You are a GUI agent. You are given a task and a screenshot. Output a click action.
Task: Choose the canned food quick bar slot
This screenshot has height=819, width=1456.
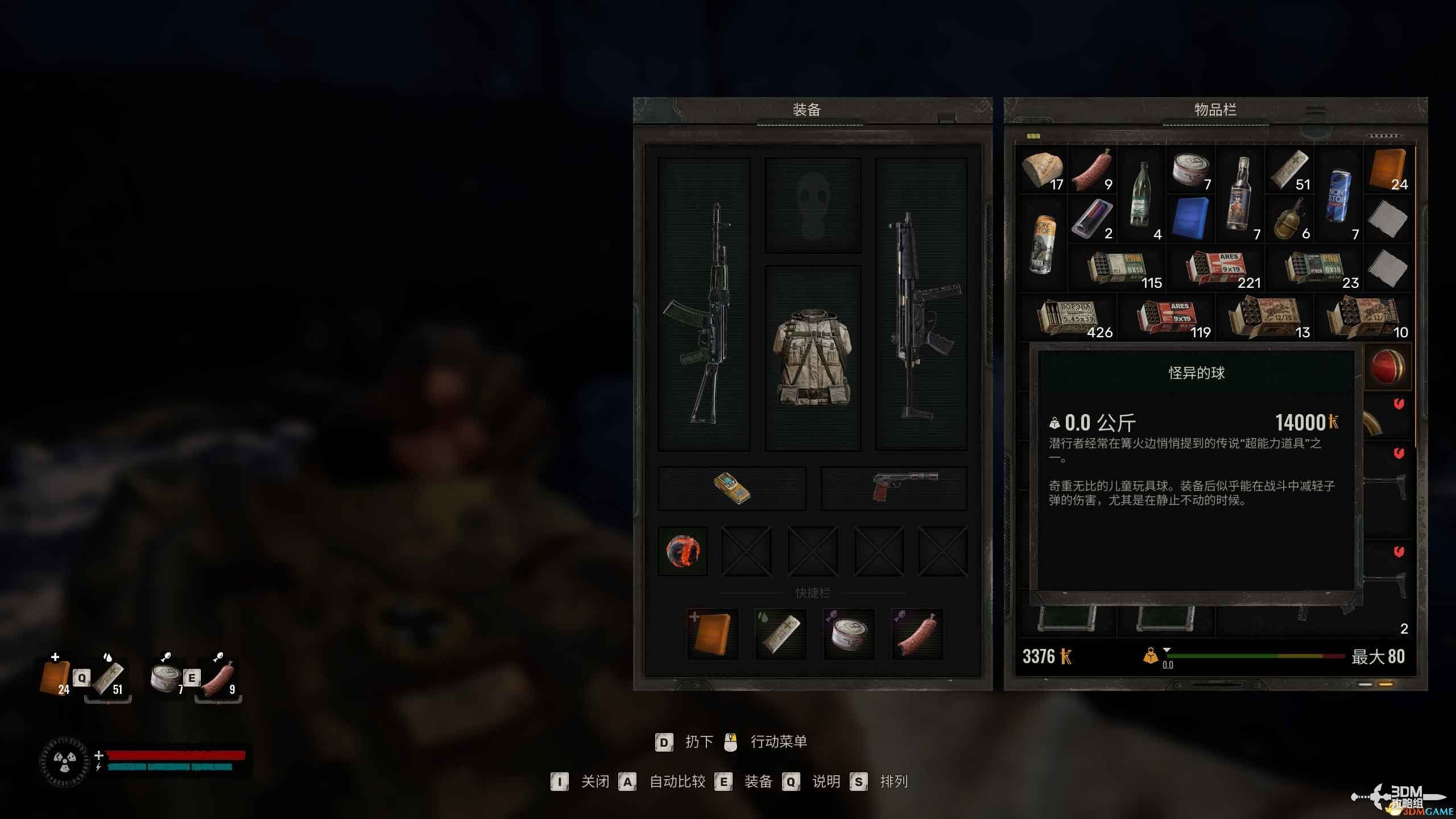[x=849, y=634]
